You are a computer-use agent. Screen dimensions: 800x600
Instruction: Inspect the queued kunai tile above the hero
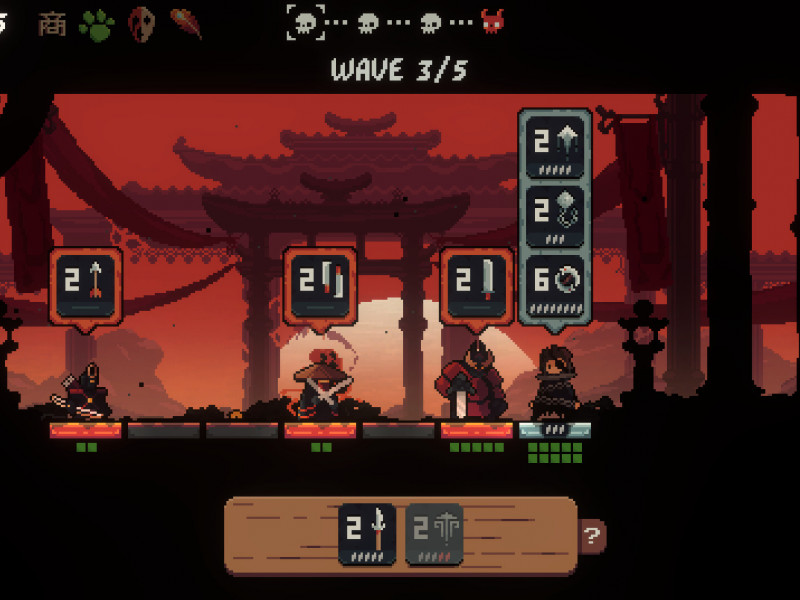(555, 146)
